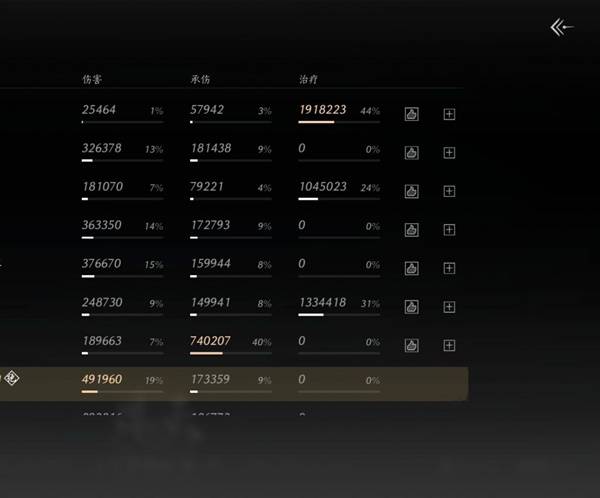Like the player with 376670 damage

tap(411, 268)
